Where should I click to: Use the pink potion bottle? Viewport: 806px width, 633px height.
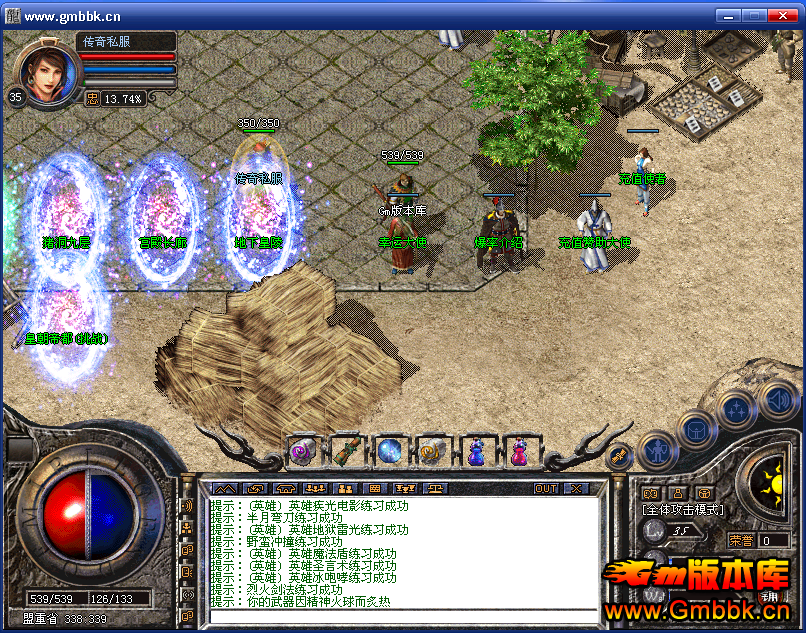(518, 452)
